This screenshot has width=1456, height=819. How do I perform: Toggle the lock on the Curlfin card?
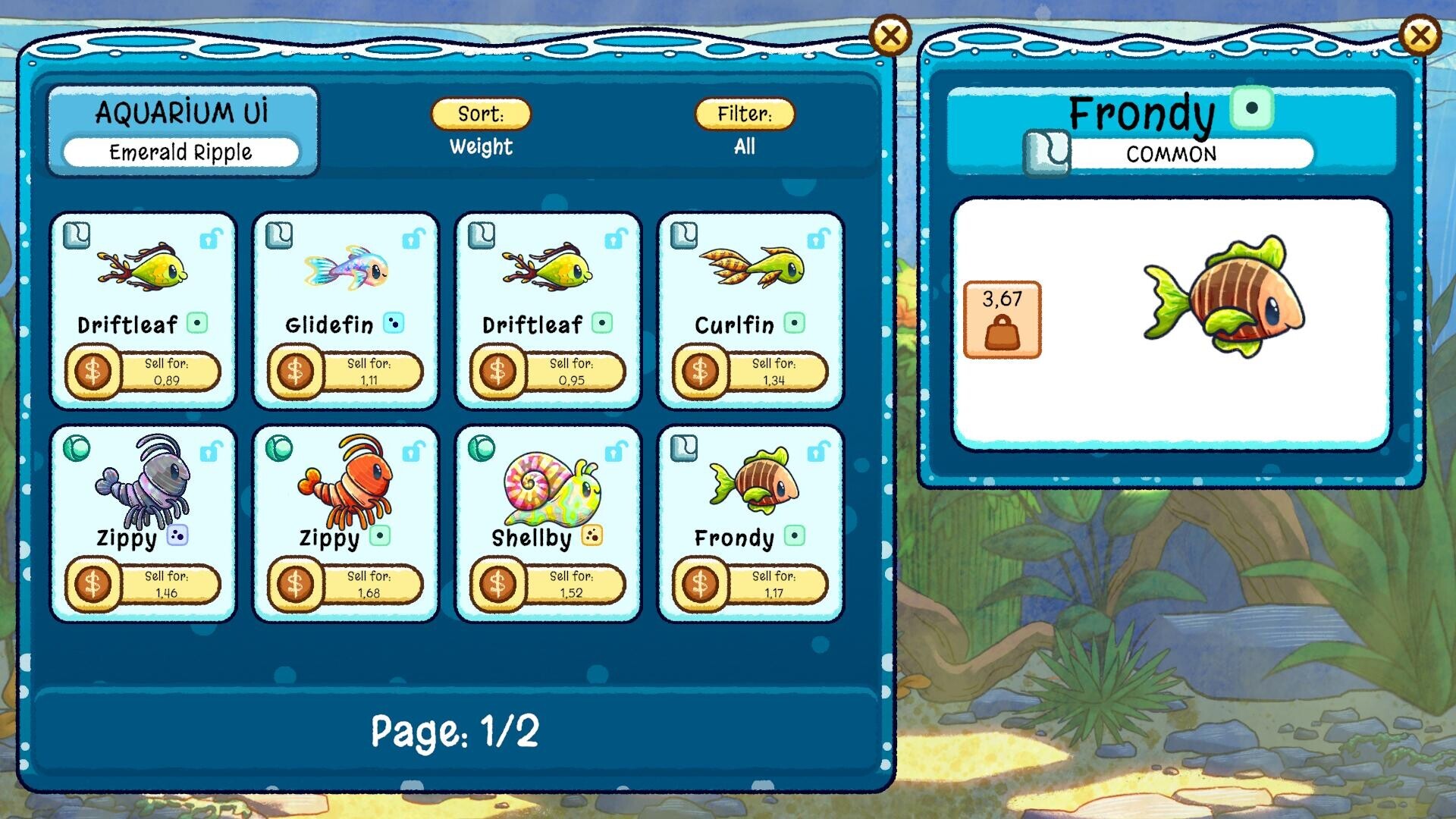coord(818,240)
